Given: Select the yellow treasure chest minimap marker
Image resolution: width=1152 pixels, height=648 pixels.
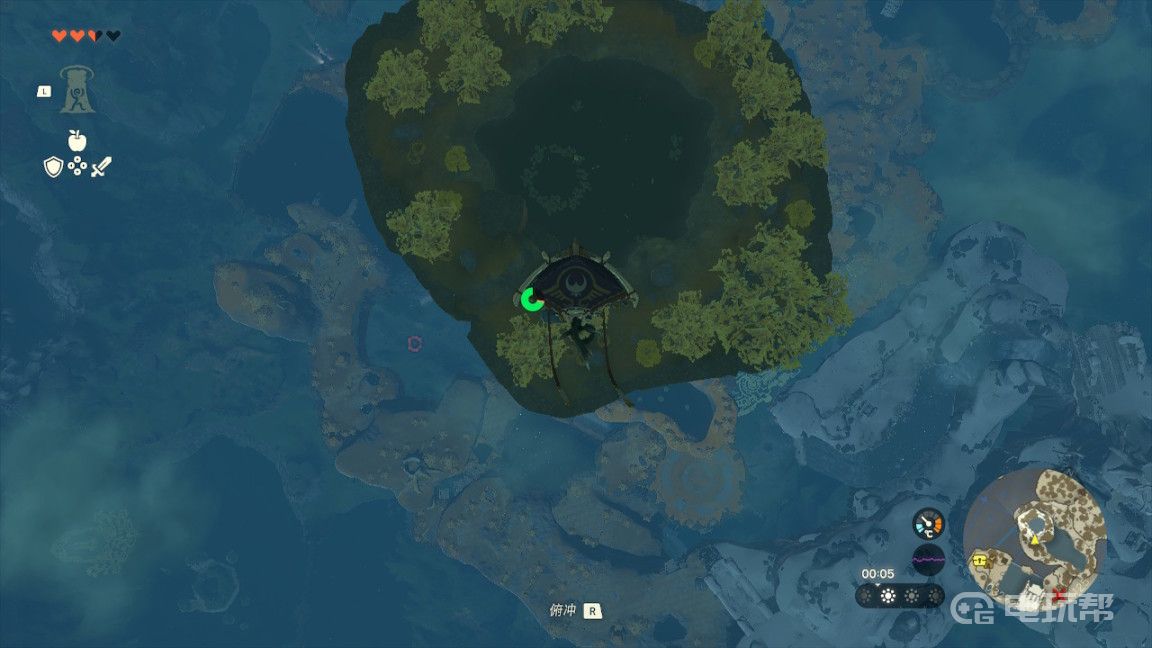Looking at the screenshot, I should click(x=980, y=561).
